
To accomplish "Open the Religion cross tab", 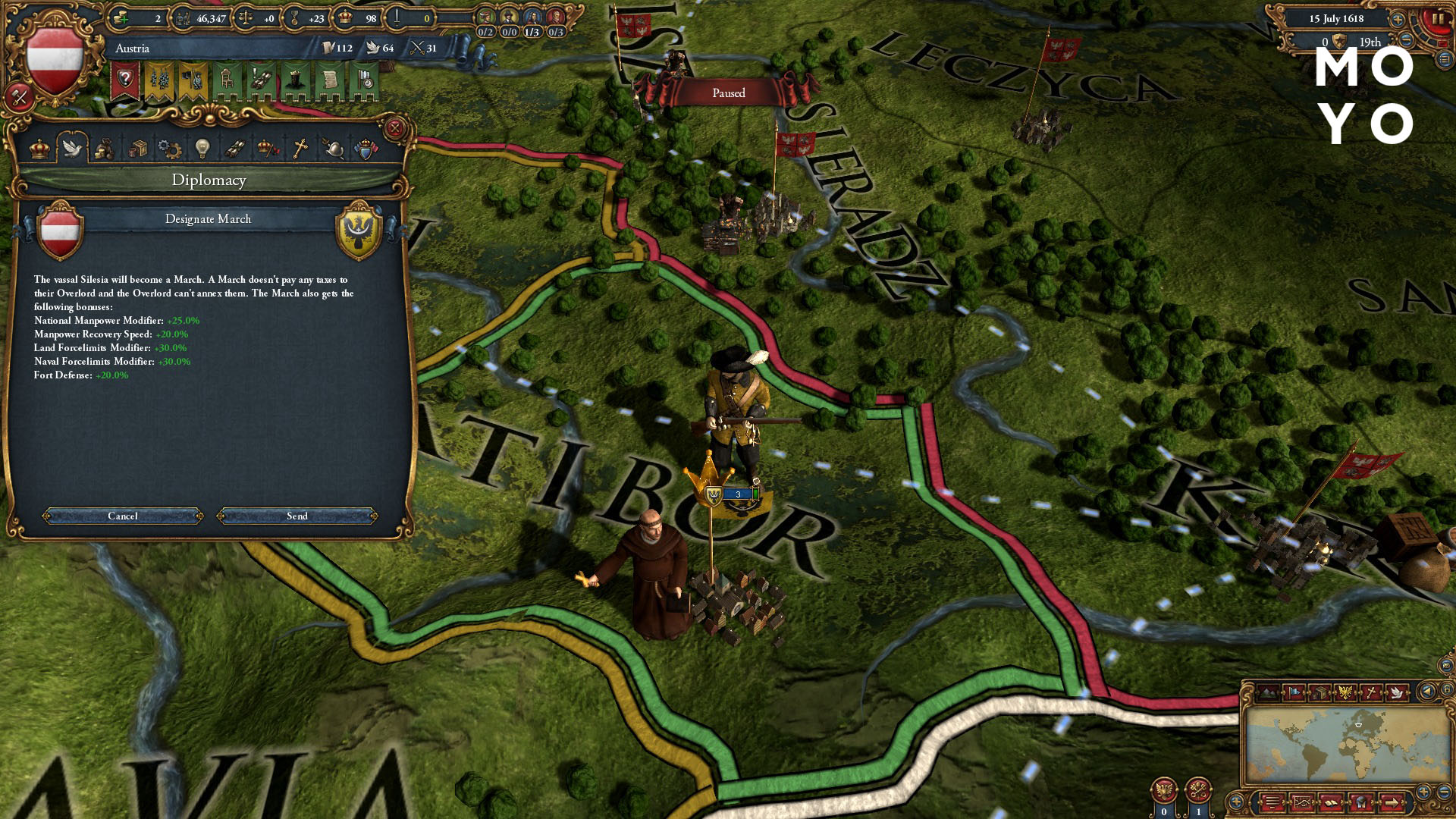I will [300, 148].
